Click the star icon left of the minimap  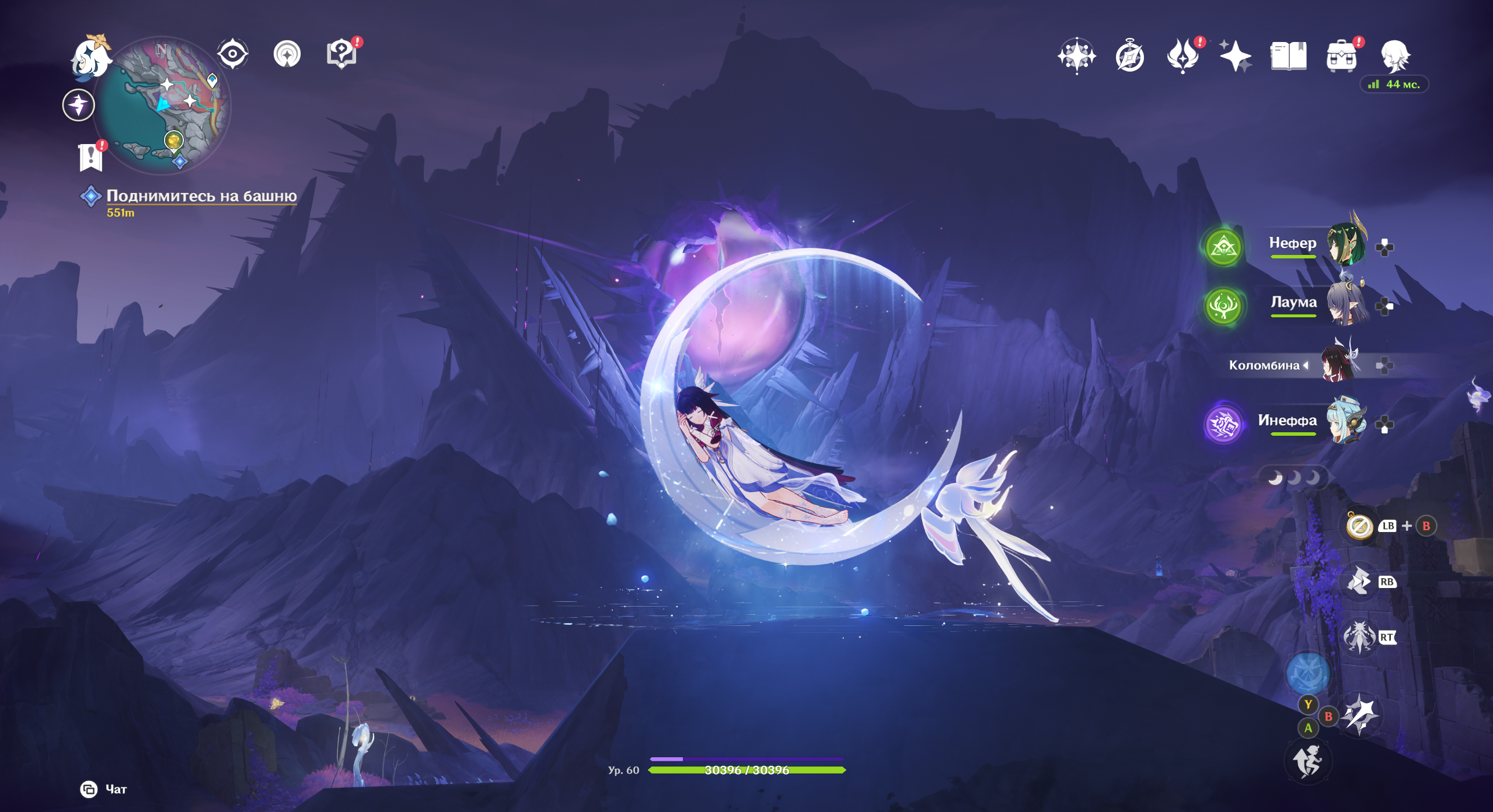coord(79,106)
